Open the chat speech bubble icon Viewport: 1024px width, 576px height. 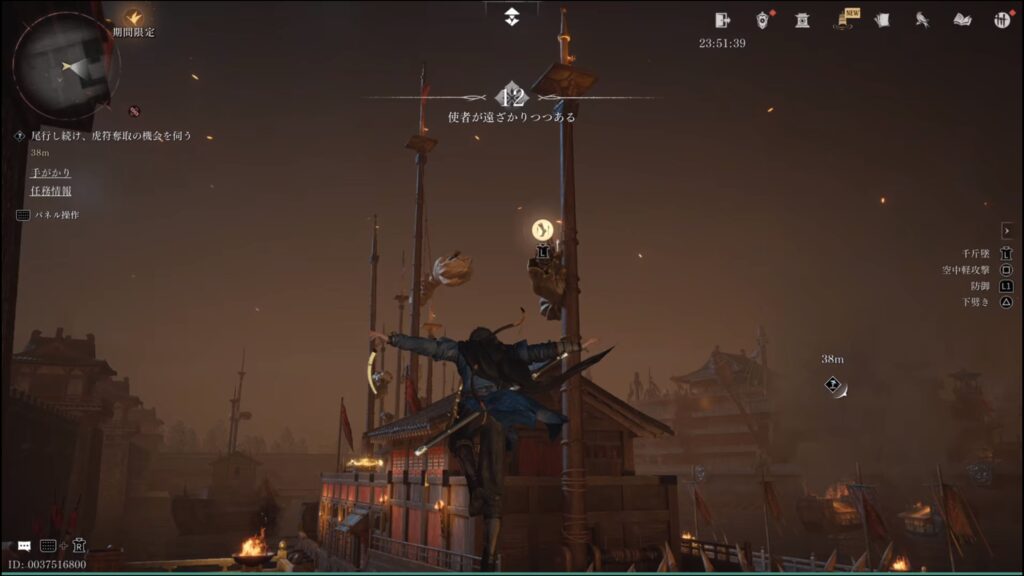point(24,546)
